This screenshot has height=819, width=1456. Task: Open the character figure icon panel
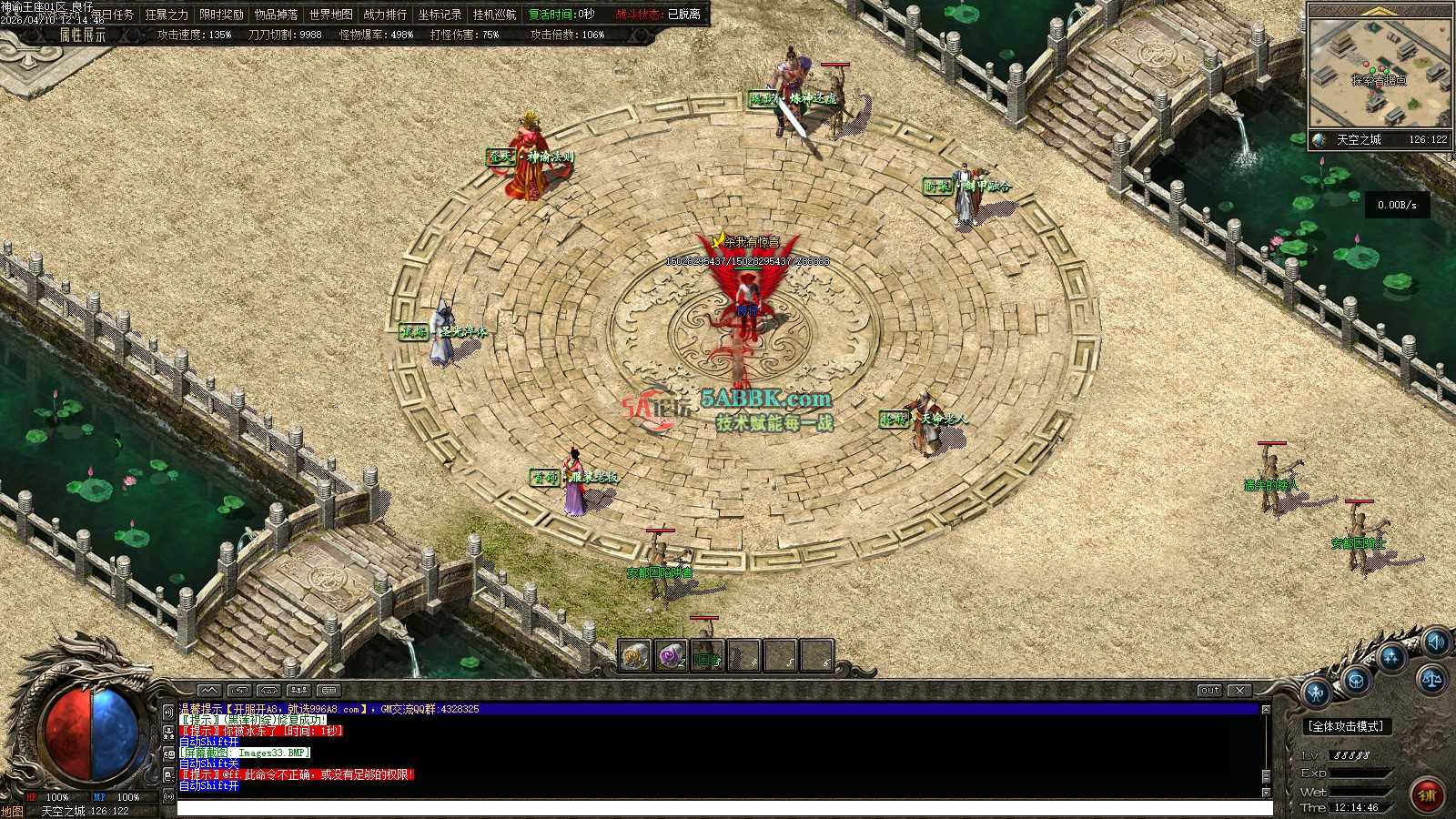[1317, 694]
